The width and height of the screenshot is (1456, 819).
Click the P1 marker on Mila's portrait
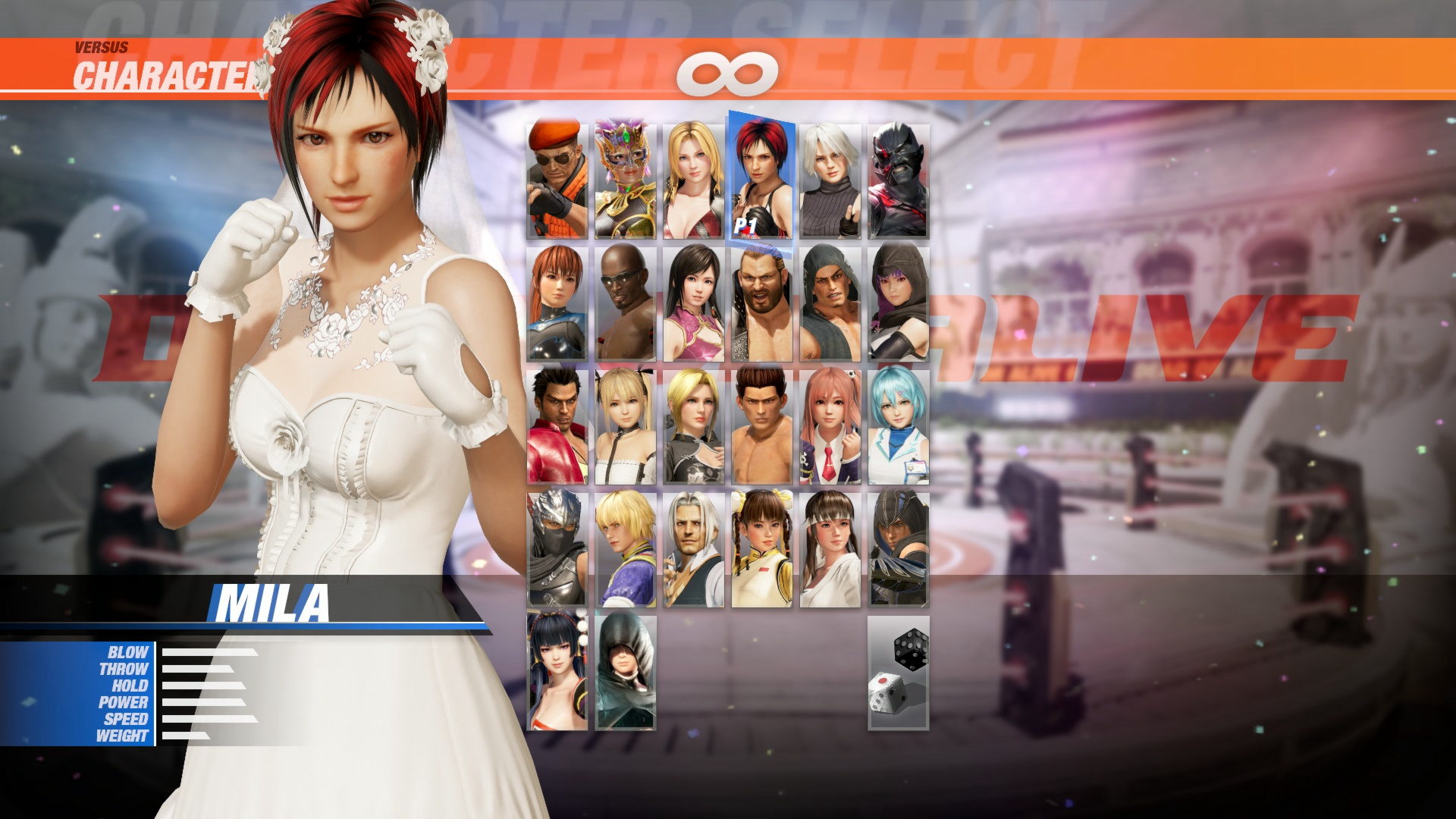[x=744, y=224]
